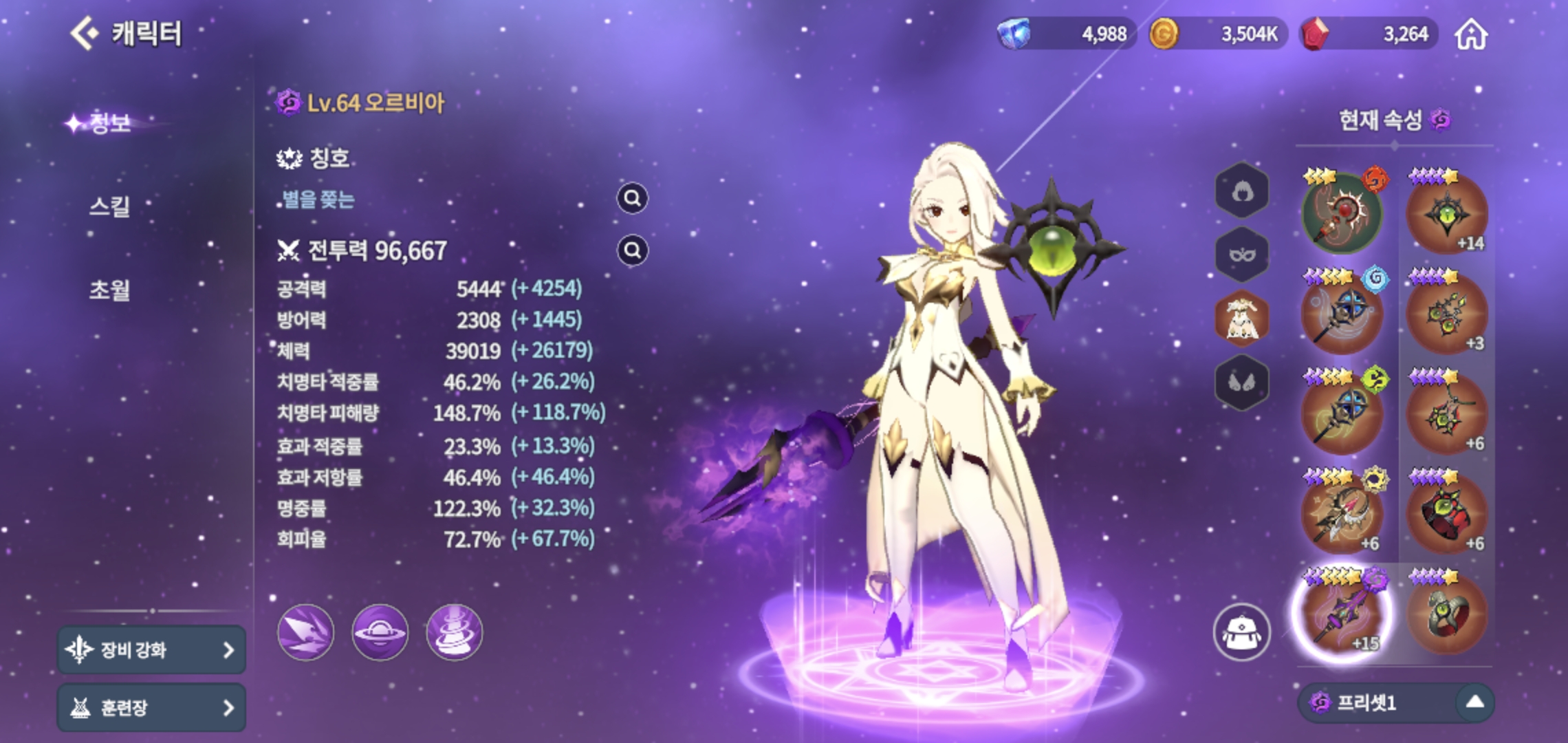The image size is (1568, 743).
Task: Open the home screen via house icon
Action: coord(1471,34)
